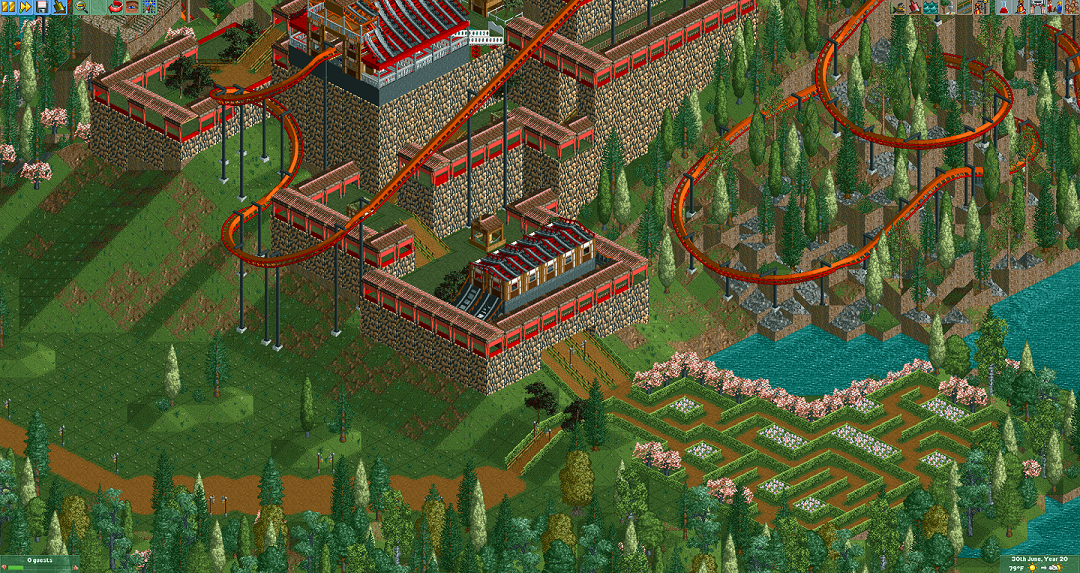Viewport: 1080px width, 573px height.
Task: Open the guests list window
Action: (1069, 7)
